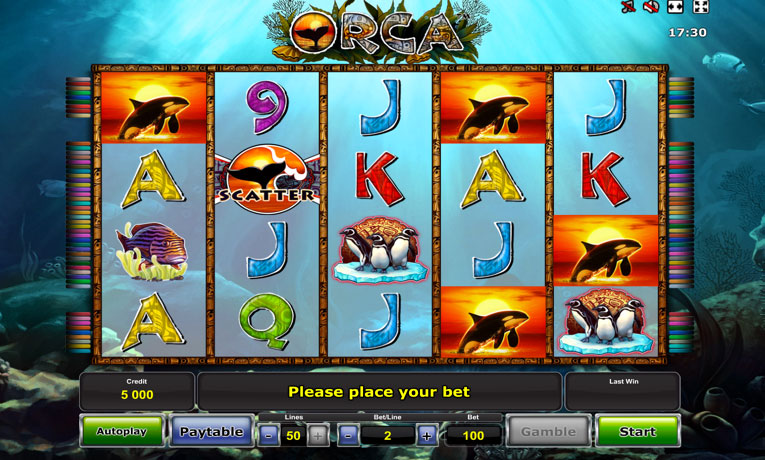
Task: Decrease the number of Lines
Action: [269, 436]
